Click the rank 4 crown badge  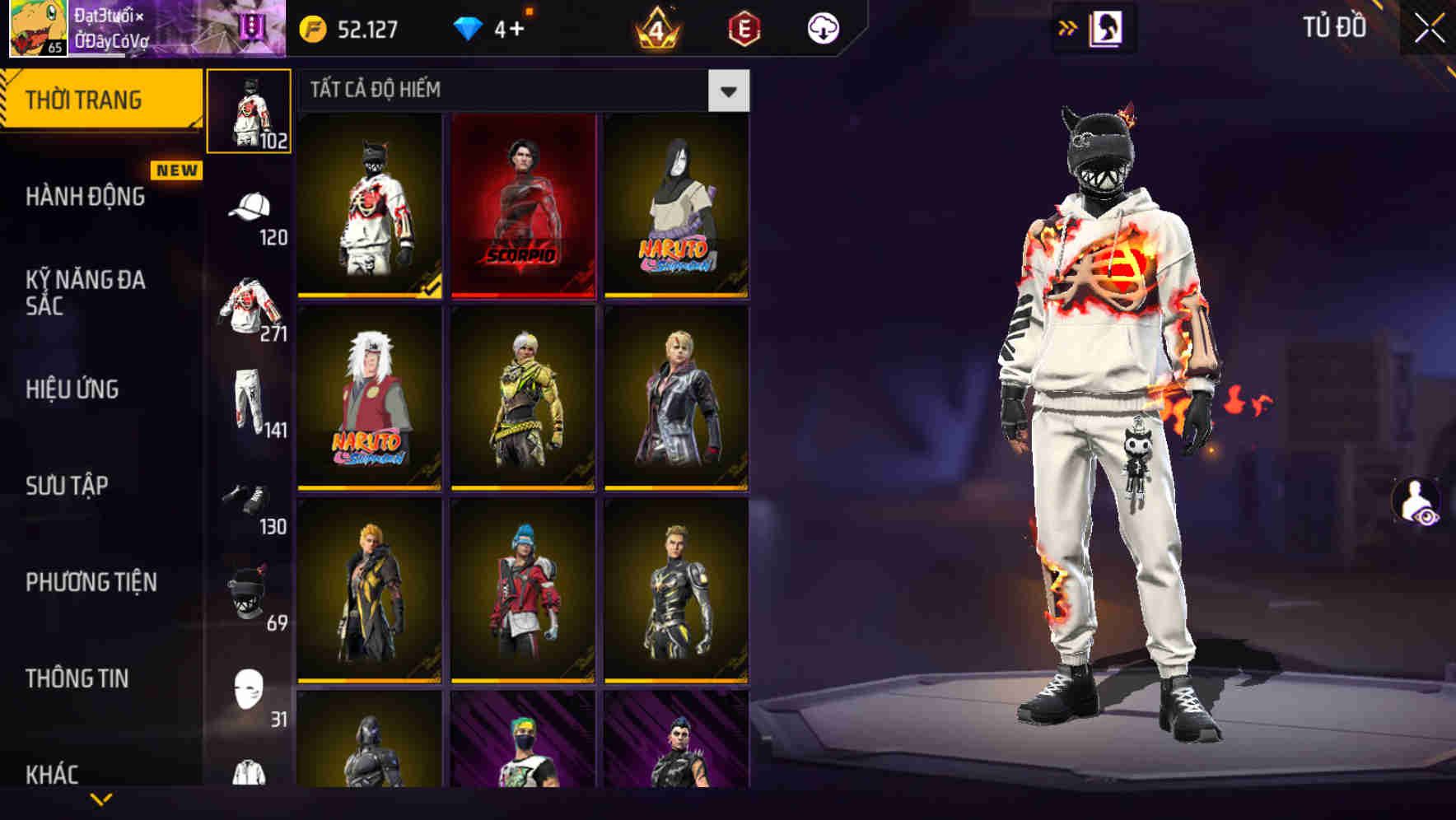[x=655, y=27]
